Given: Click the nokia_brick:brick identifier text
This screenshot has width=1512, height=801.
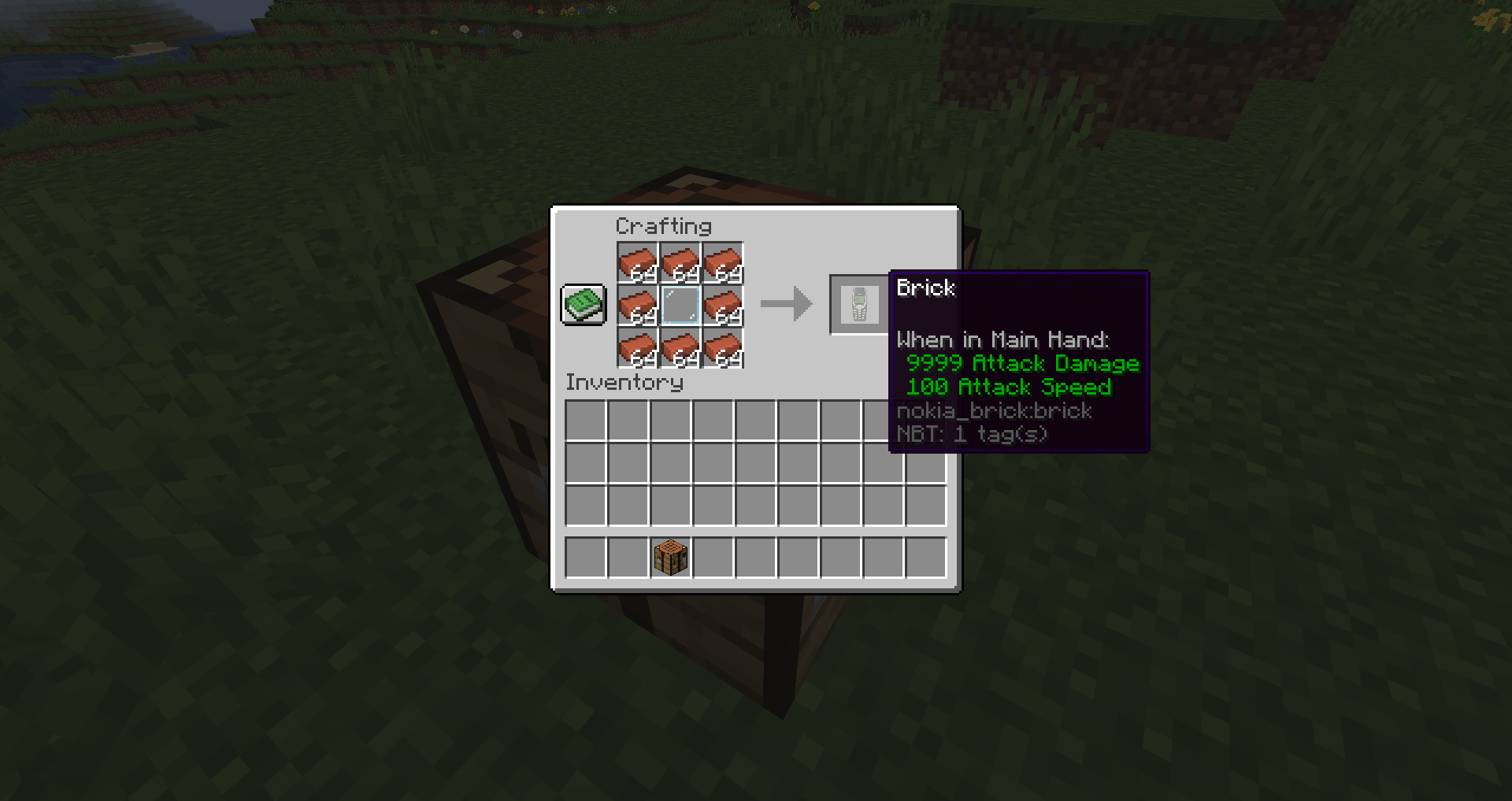Looking at the screenshot, I should (x=994, y=410).
